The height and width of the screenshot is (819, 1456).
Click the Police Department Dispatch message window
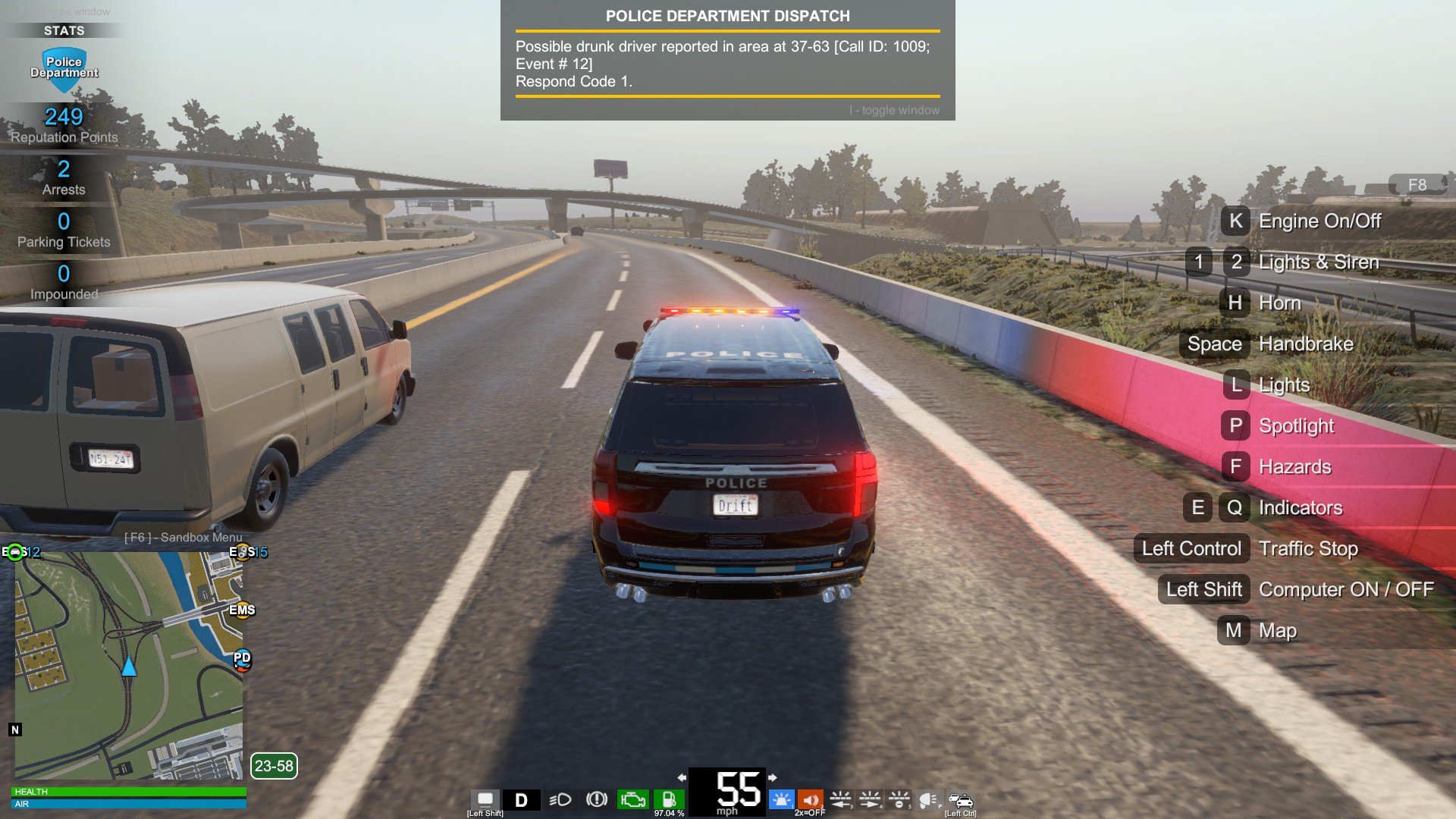pos(727,61)
